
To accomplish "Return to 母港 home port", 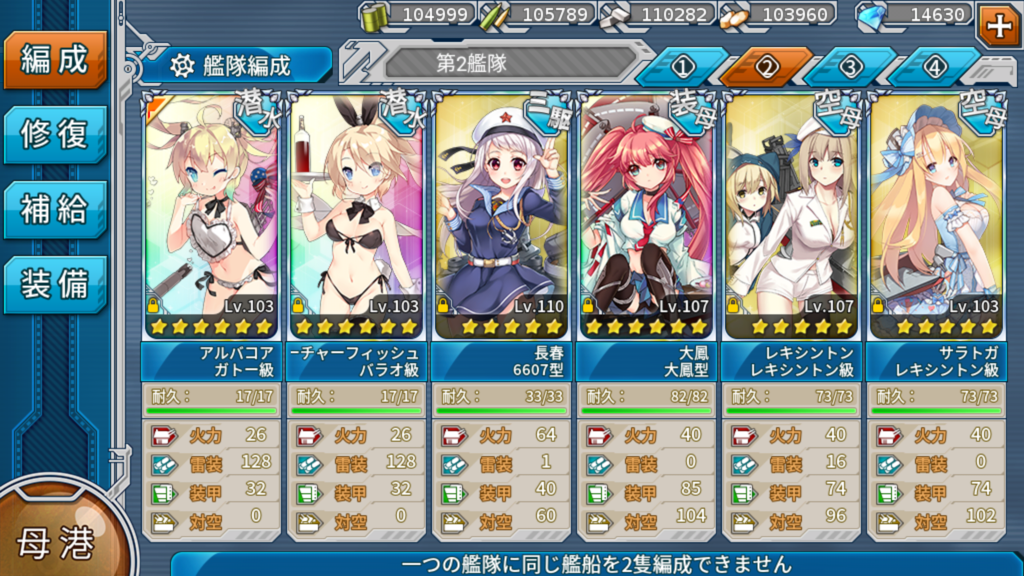I will pyautogui.click(x=55, y=542).
